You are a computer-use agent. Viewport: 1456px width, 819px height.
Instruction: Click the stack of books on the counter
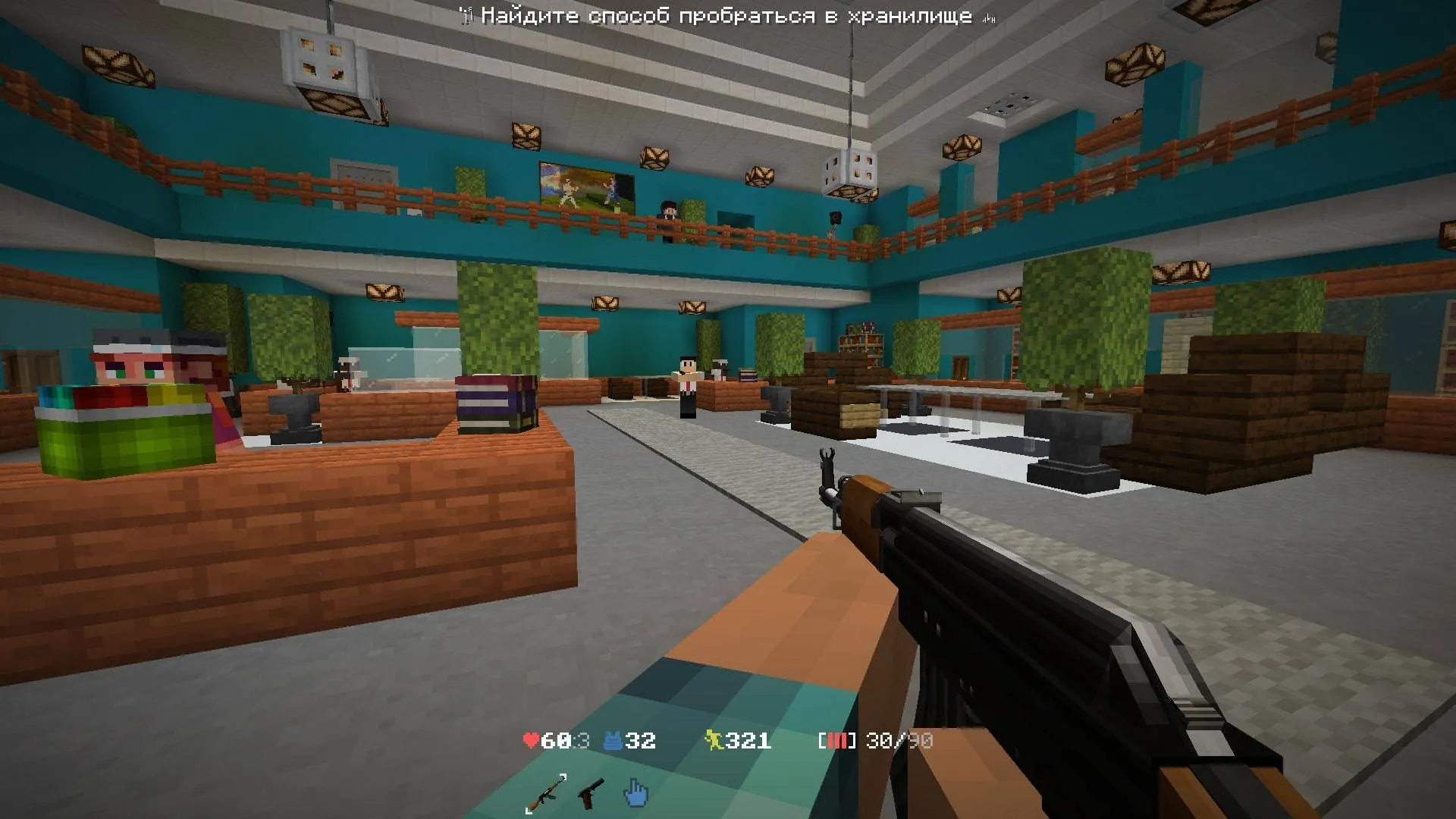[494, 402]
